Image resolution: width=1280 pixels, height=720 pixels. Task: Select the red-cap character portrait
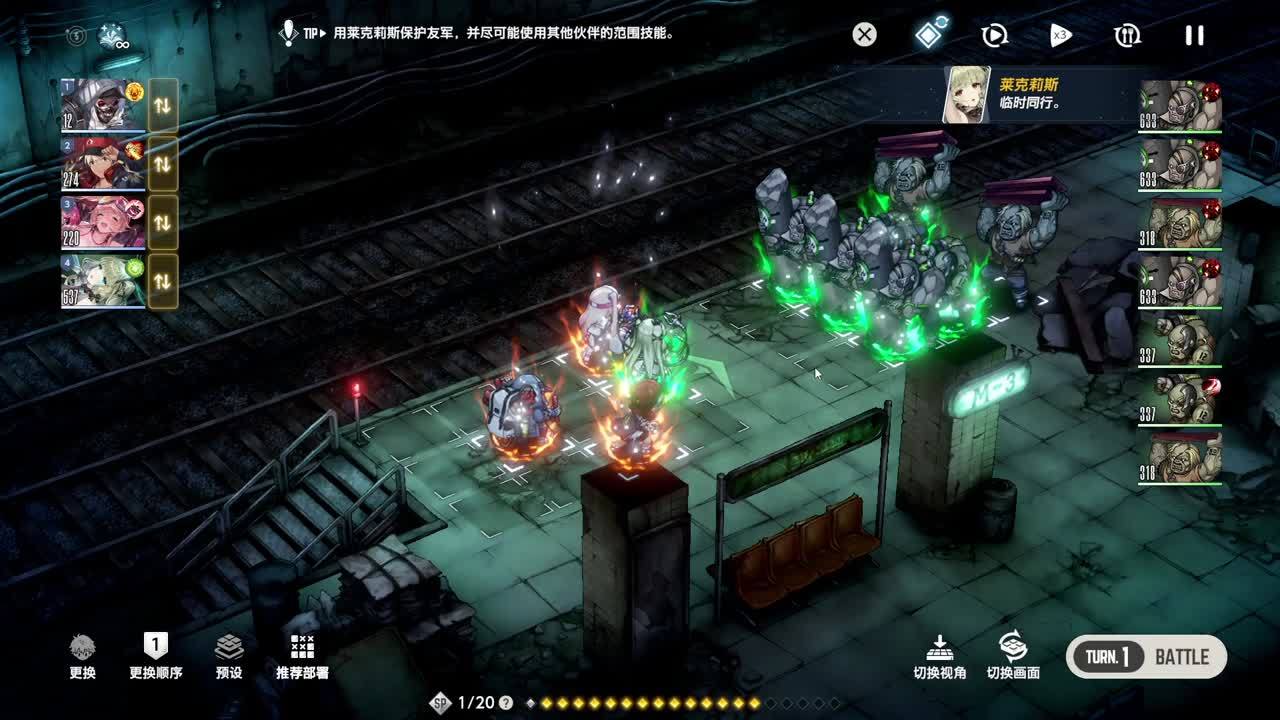103,163
